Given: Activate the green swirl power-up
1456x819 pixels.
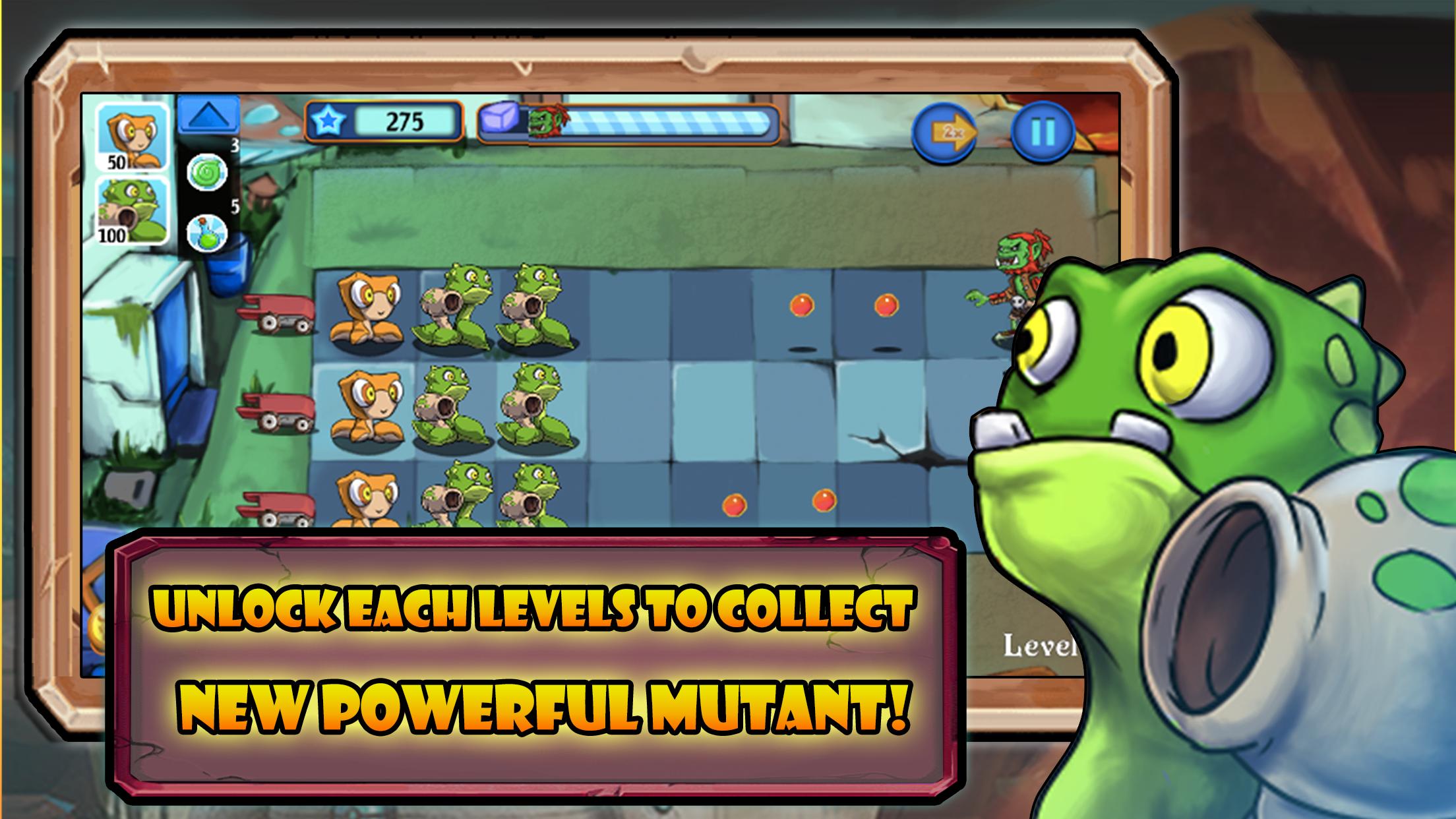Looking at the screenshot, I should [x=207, y=173].
